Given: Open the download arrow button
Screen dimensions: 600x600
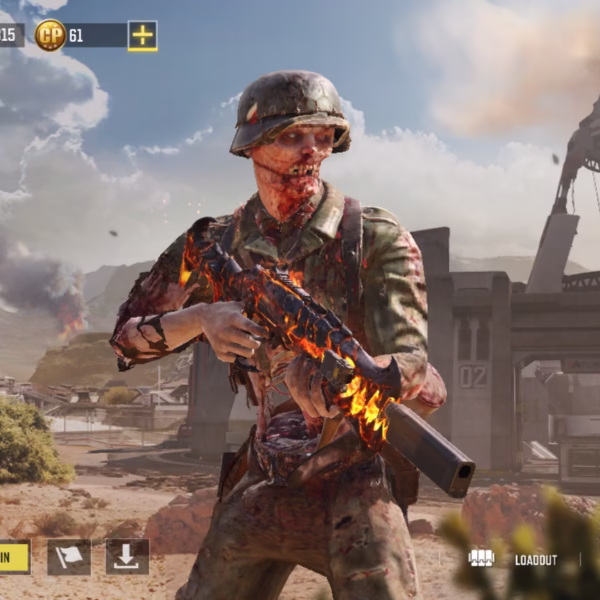Looking at the screenshot, I should [127, 557].
